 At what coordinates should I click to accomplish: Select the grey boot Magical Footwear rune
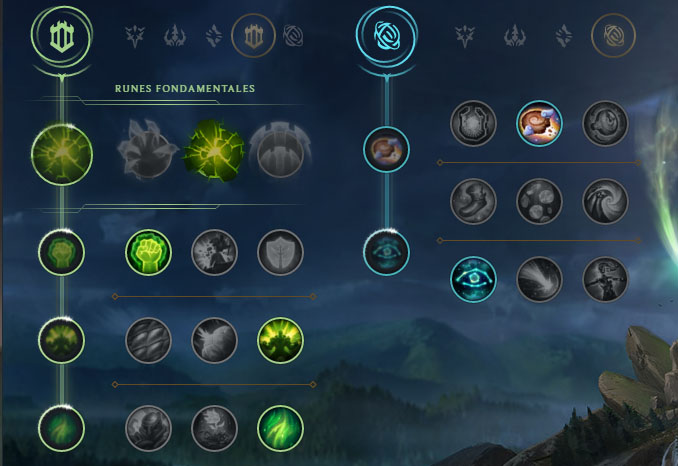[x=474, y=200]
